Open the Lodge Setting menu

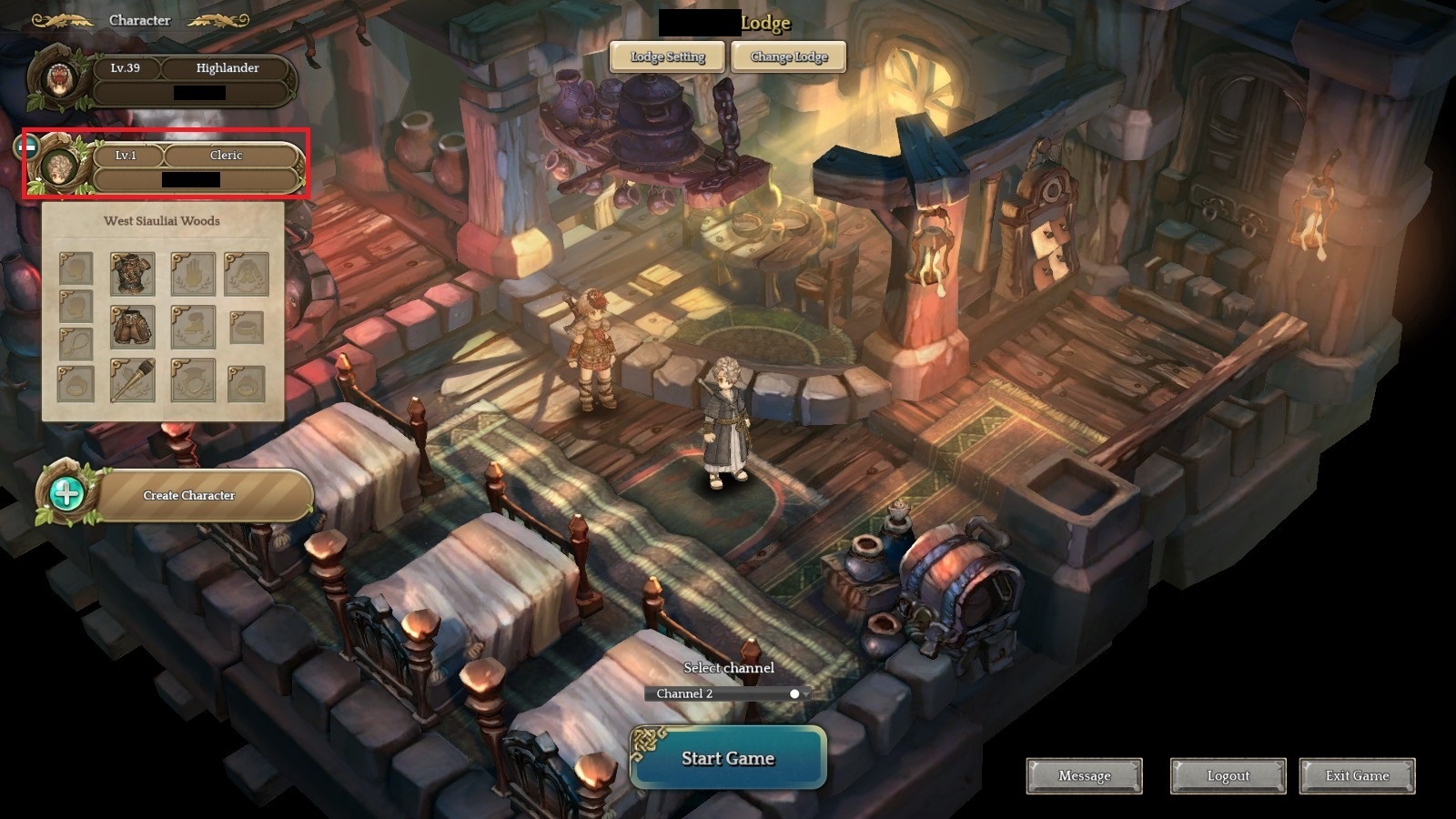(668, 56)
